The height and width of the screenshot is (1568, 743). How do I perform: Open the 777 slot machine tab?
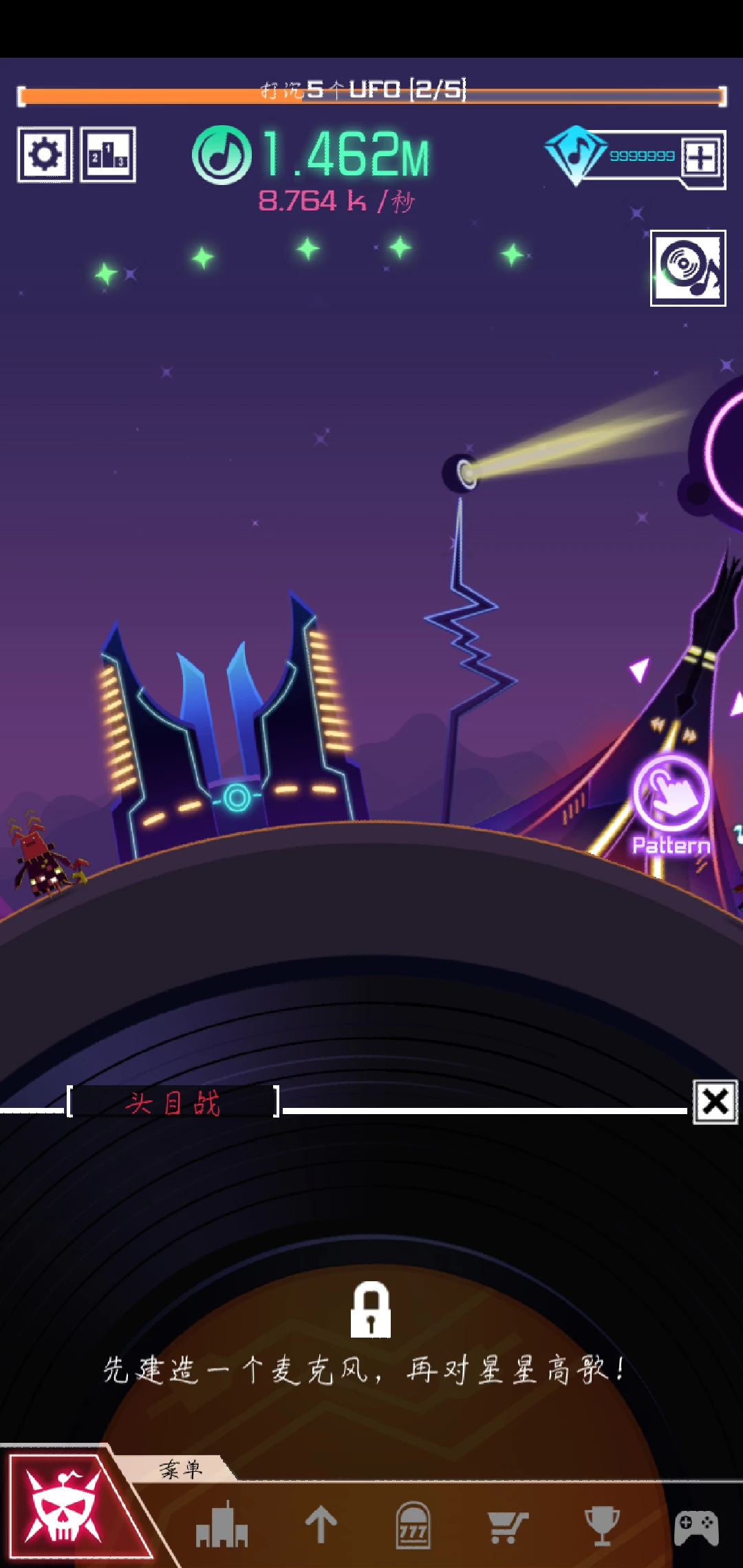[413, 1525]
